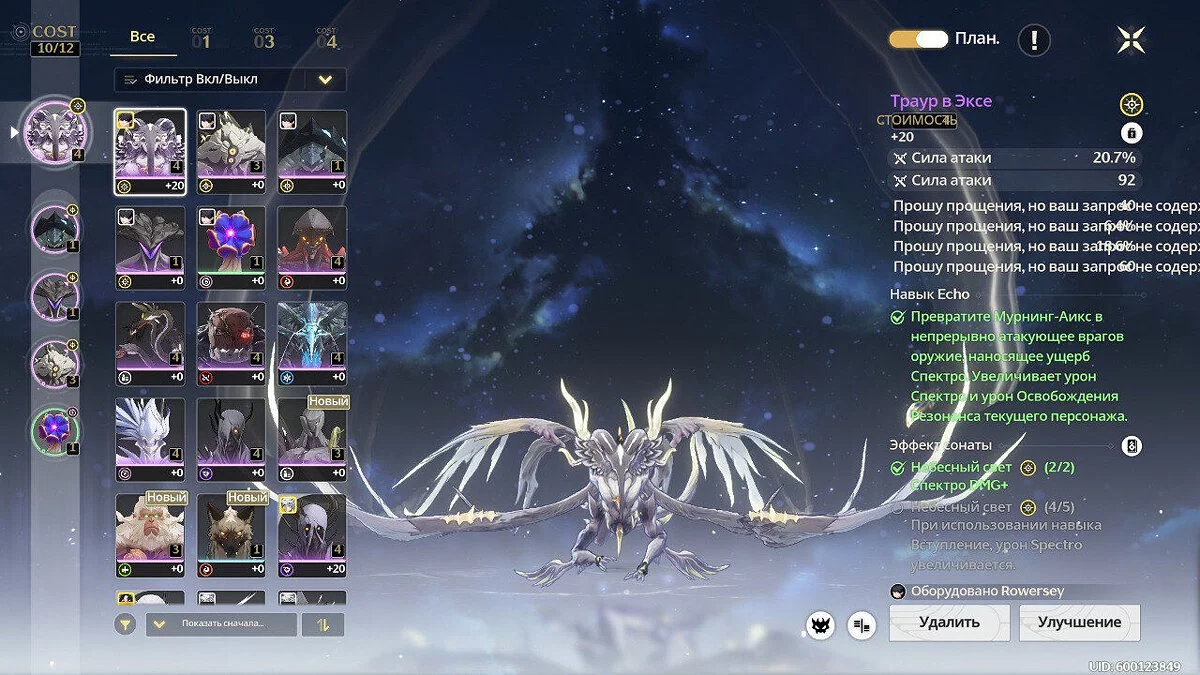Close the Echo screen with the X

click(x=1131, y=40)
